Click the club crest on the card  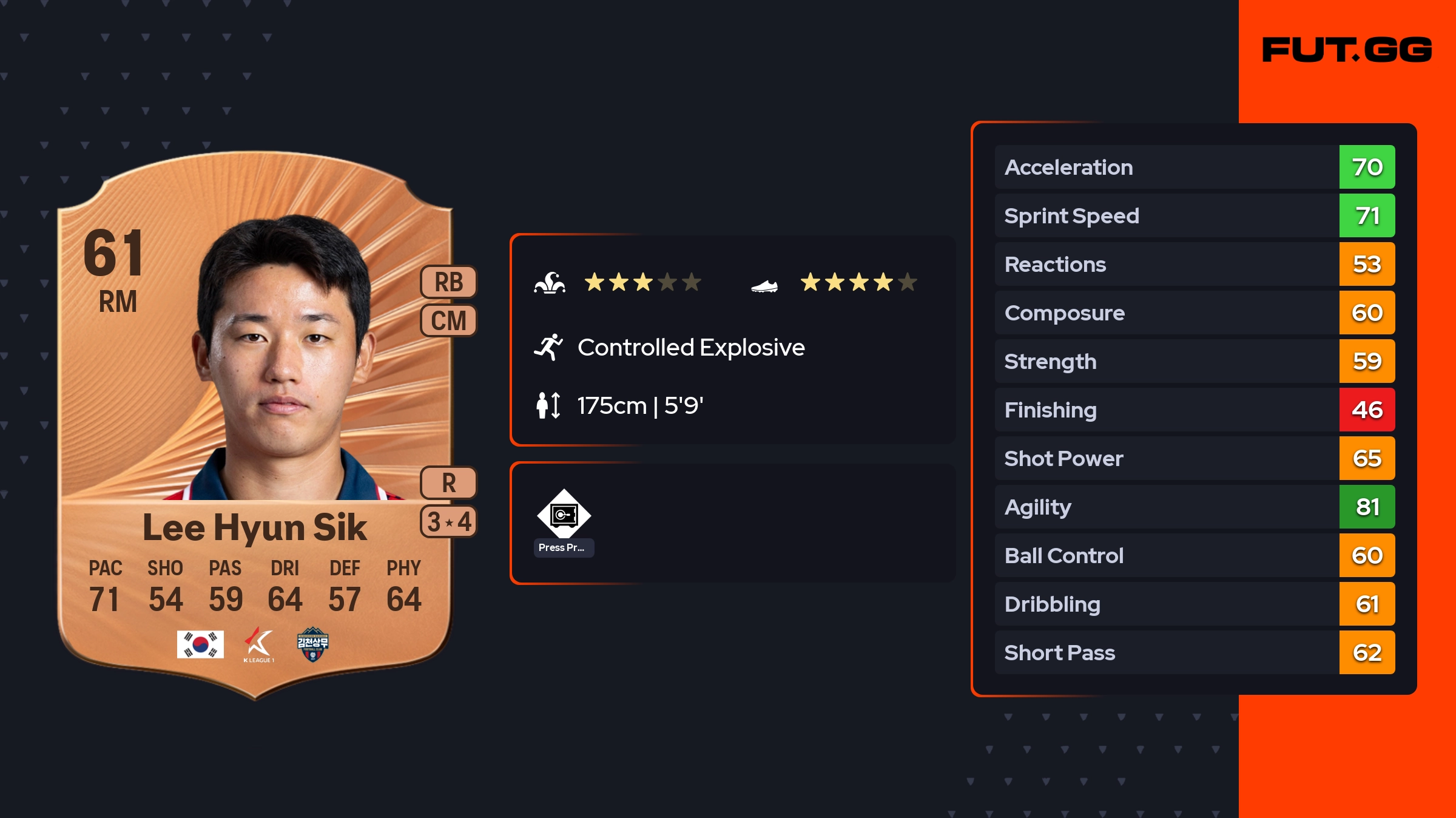tap(312, 644)
